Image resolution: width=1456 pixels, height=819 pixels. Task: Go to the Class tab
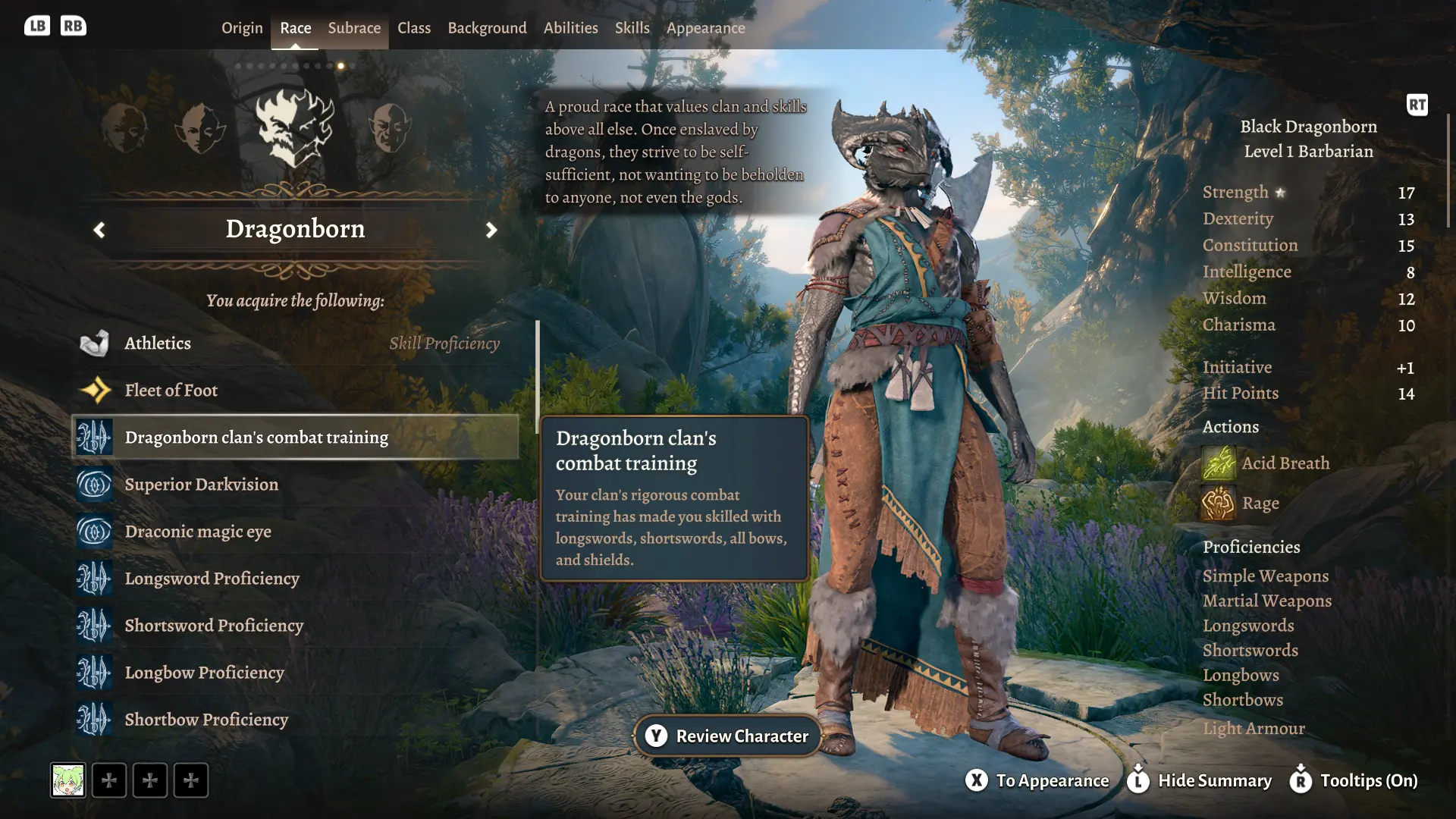414,28
